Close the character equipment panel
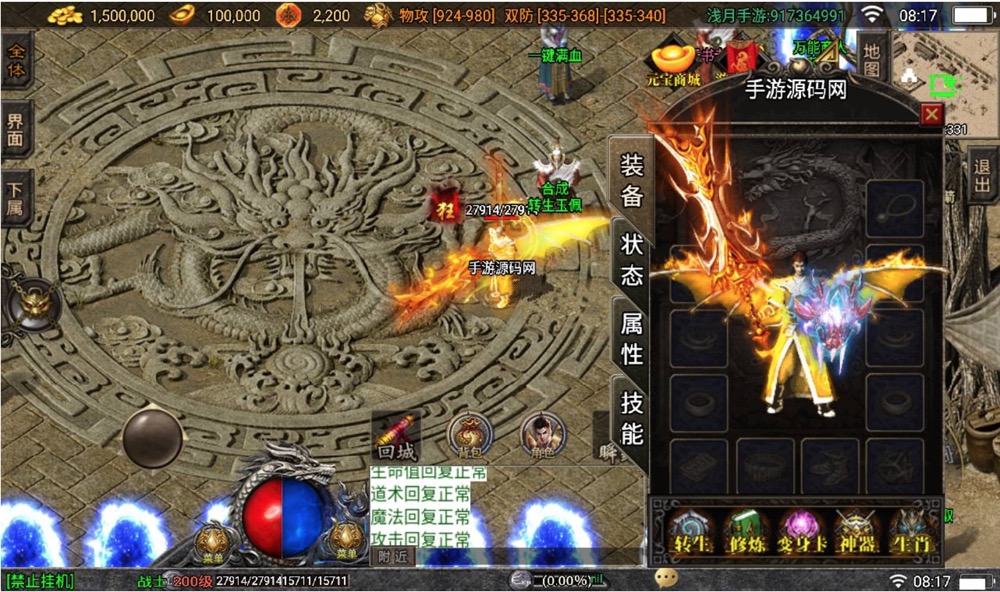The image size is (1000, 592). [931, 115]
